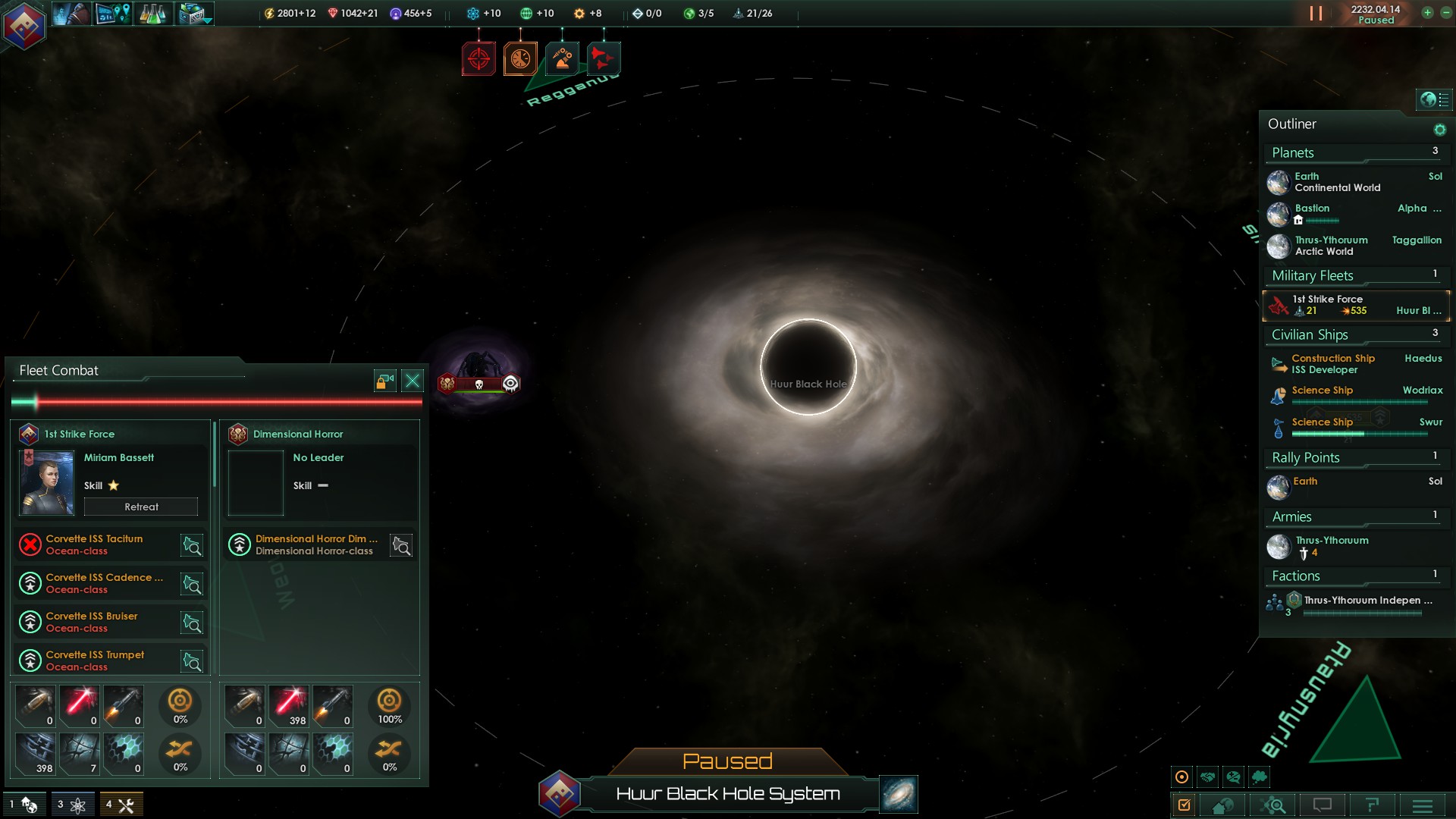
Task: Inspect the Dimensional Horror ship details
Action: (x=401, y=545)
